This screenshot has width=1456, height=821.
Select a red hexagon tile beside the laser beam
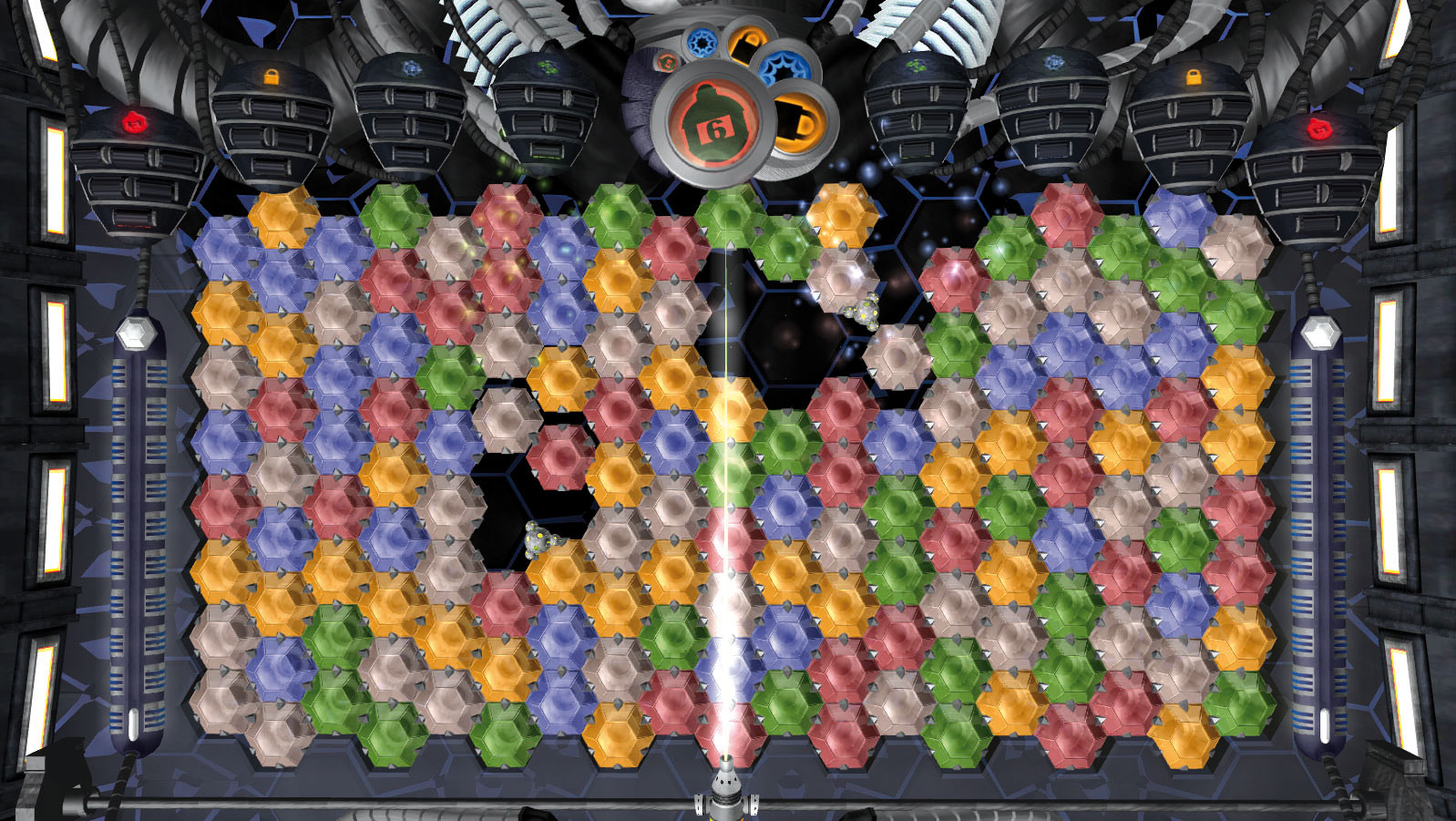pyautogui.click(x=670, y=702)
